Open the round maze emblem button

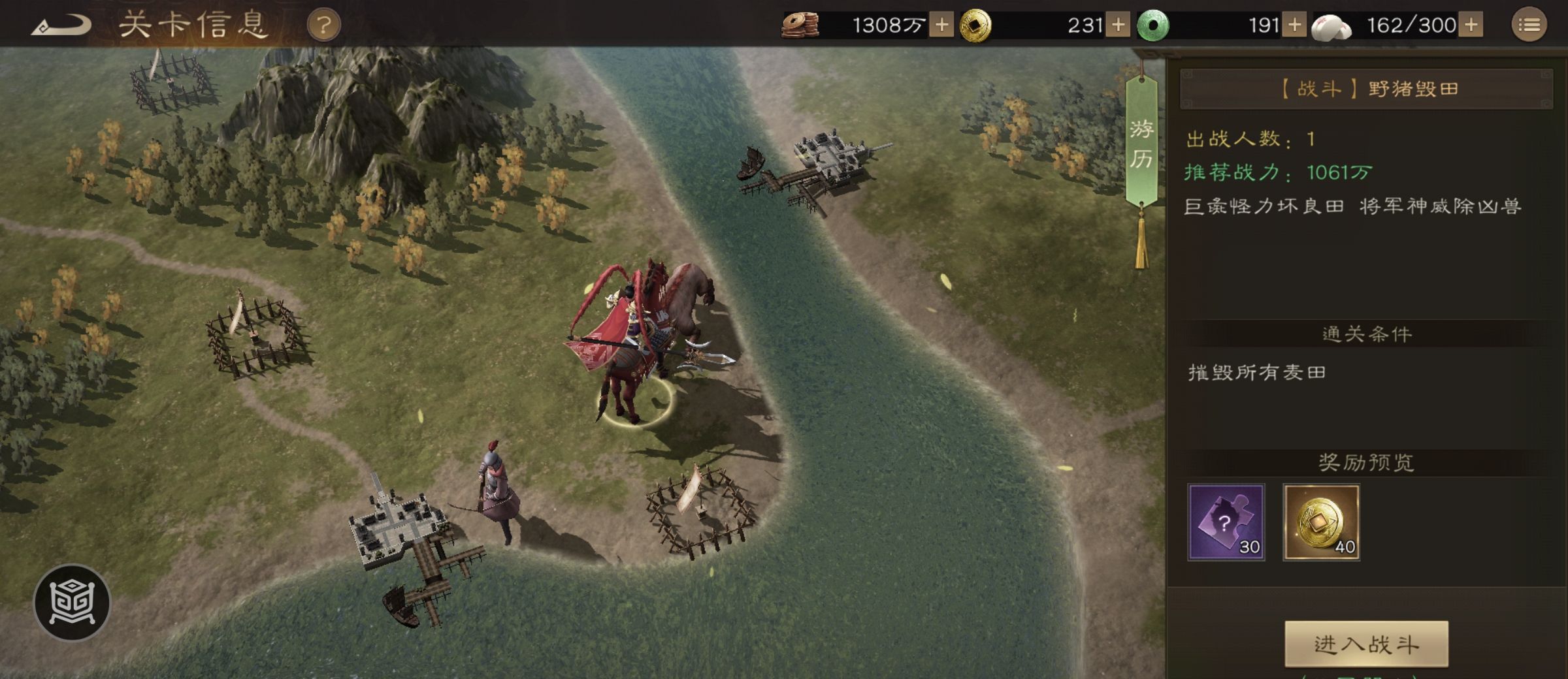click(x=72, y=602)
